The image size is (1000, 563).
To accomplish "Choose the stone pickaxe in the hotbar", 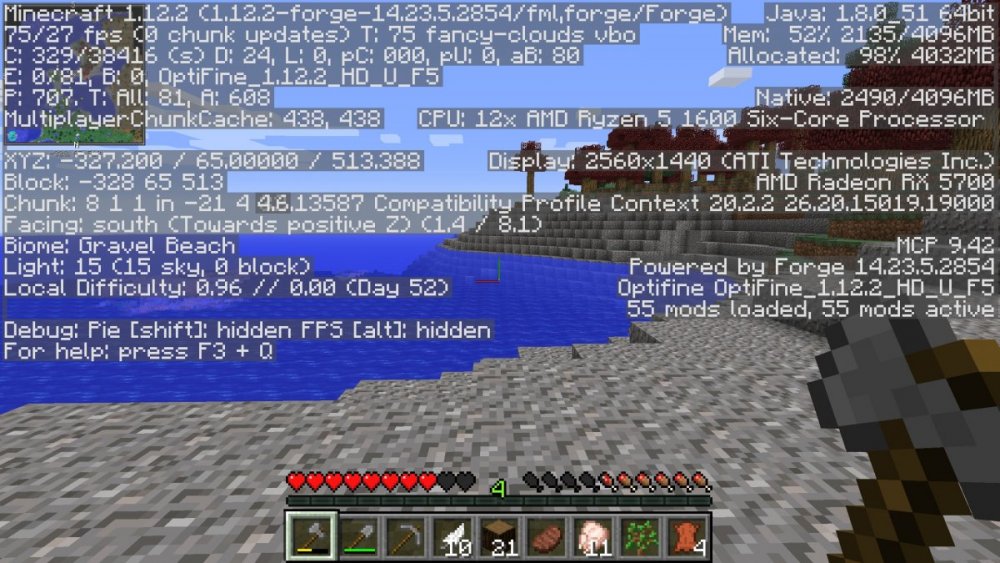I will [x=404, y=537].
